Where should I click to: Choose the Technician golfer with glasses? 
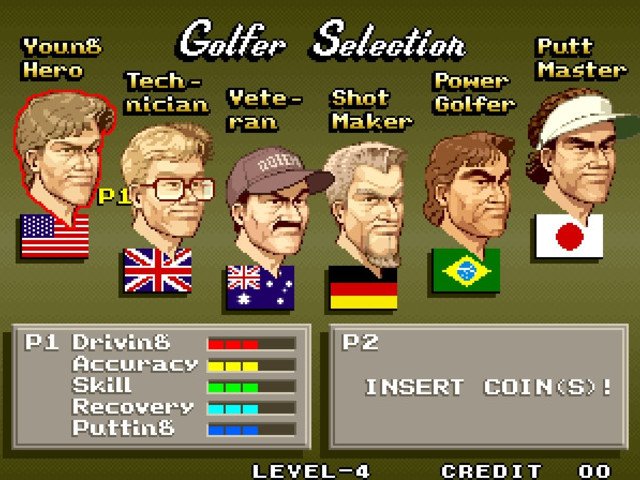[x=166, y=190]
